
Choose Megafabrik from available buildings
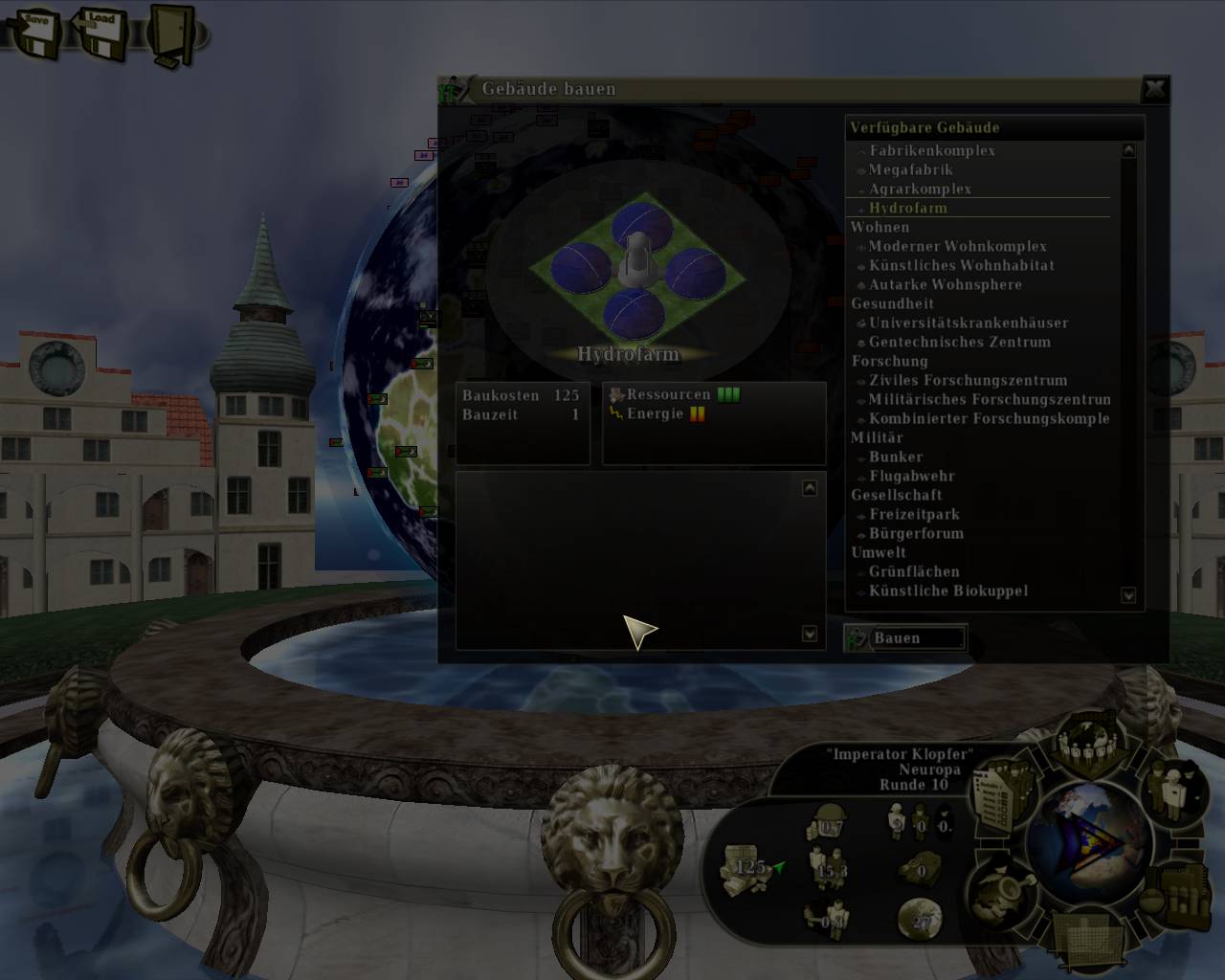pyautogui.click(x=910, y=169)
